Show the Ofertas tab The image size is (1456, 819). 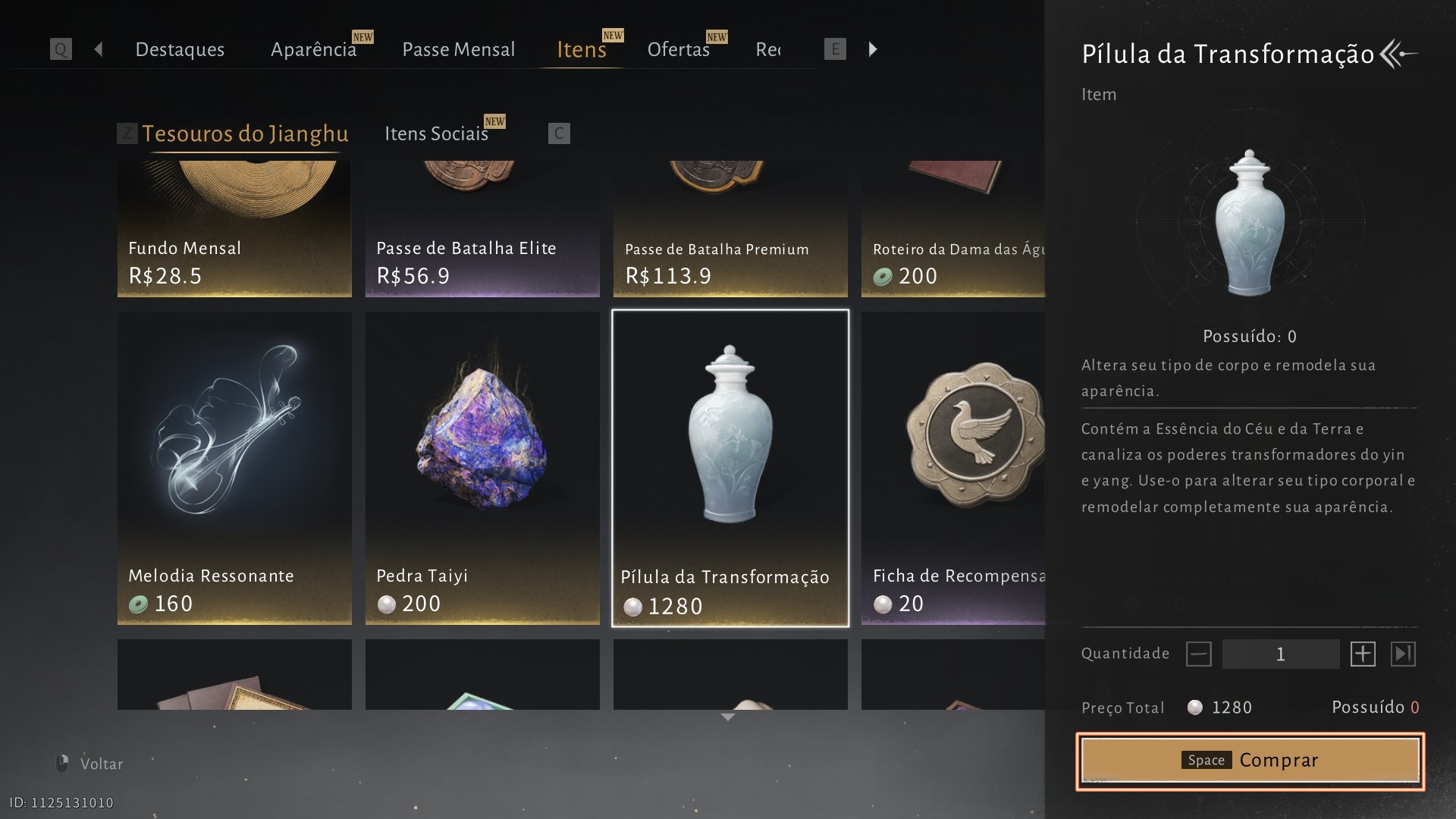click(678, 49)
